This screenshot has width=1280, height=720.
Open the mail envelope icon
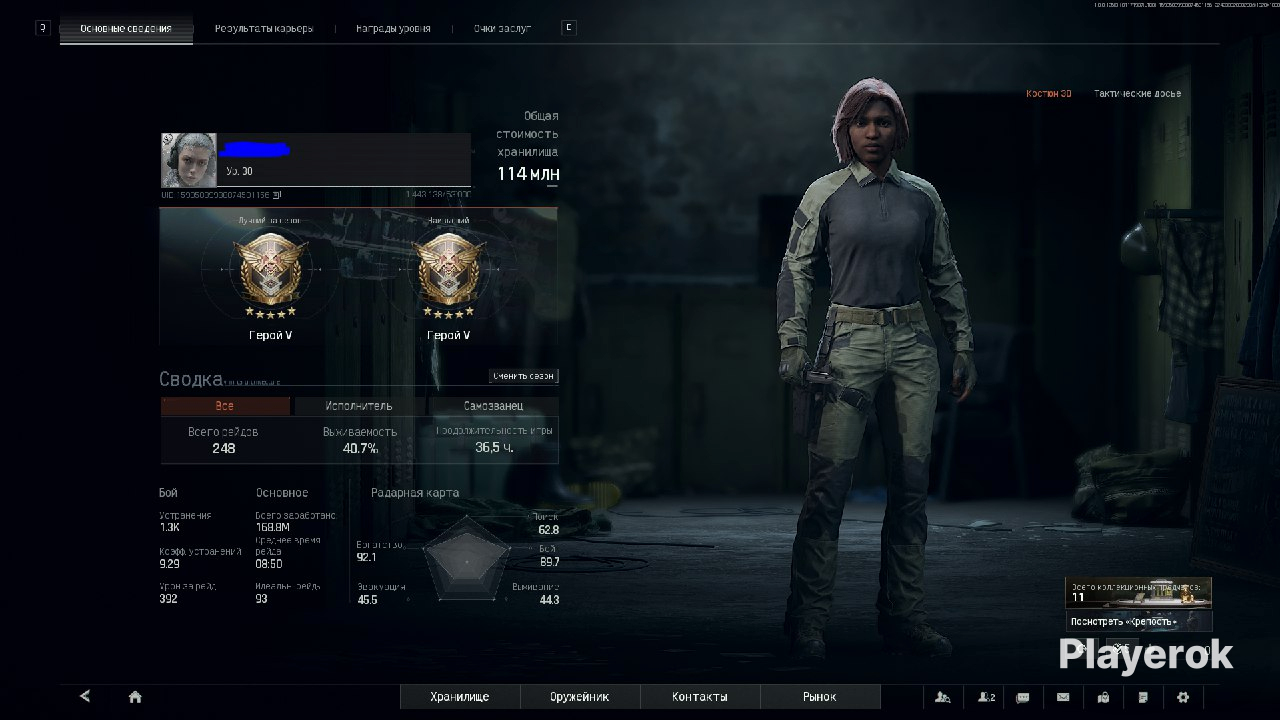pos(1063,697)
